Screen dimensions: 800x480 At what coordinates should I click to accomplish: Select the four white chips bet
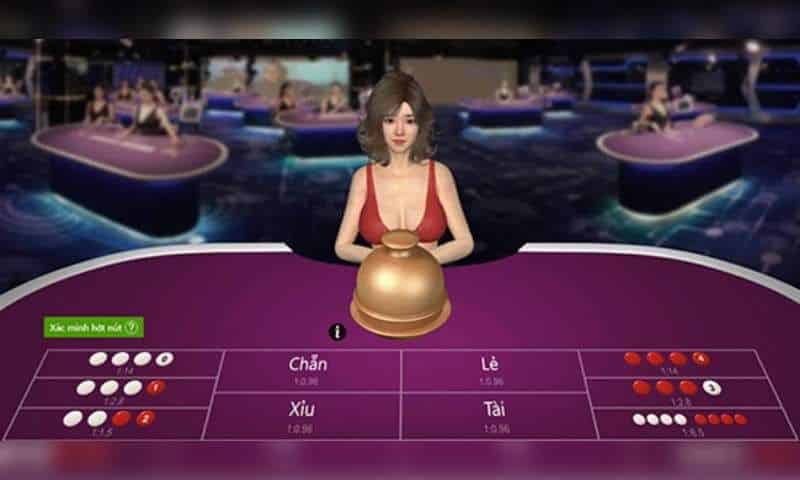point(130,362)
